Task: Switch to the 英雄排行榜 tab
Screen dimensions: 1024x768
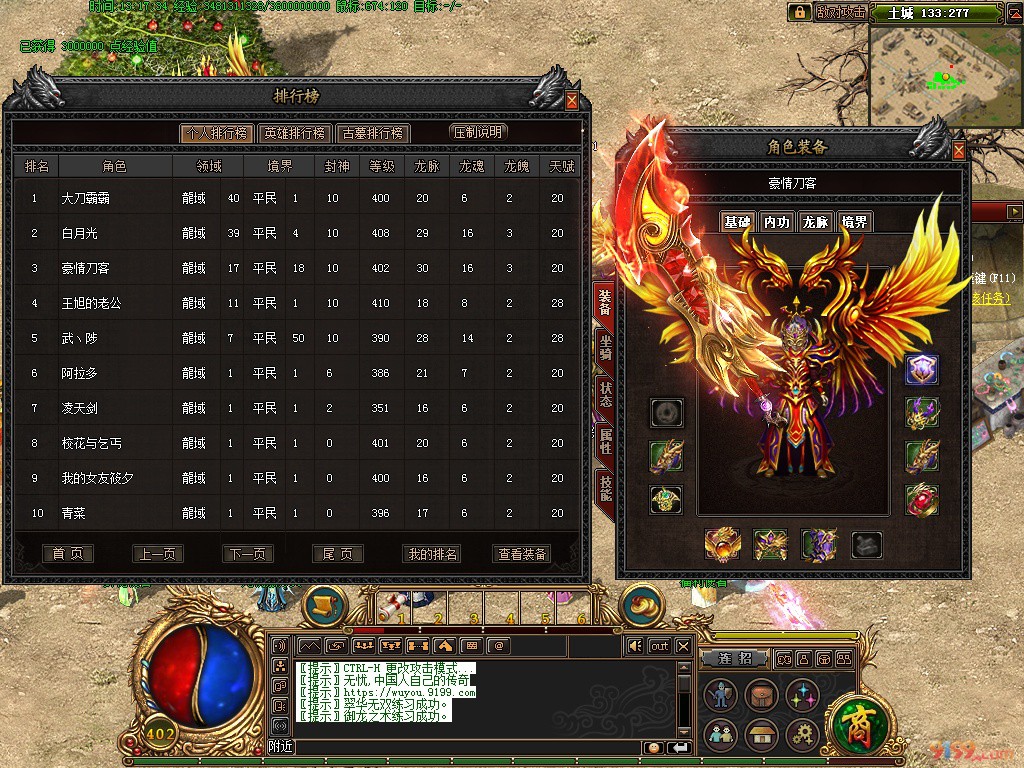Action: pyautogui.click(x=294, y=133)
